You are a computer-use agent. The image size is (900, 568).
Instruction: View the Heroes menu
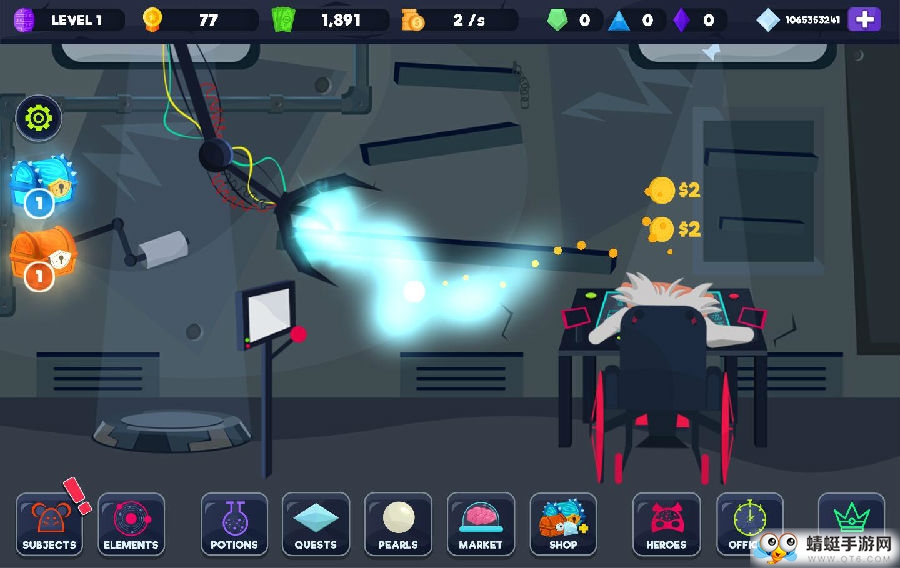click(x=666, y=524)
